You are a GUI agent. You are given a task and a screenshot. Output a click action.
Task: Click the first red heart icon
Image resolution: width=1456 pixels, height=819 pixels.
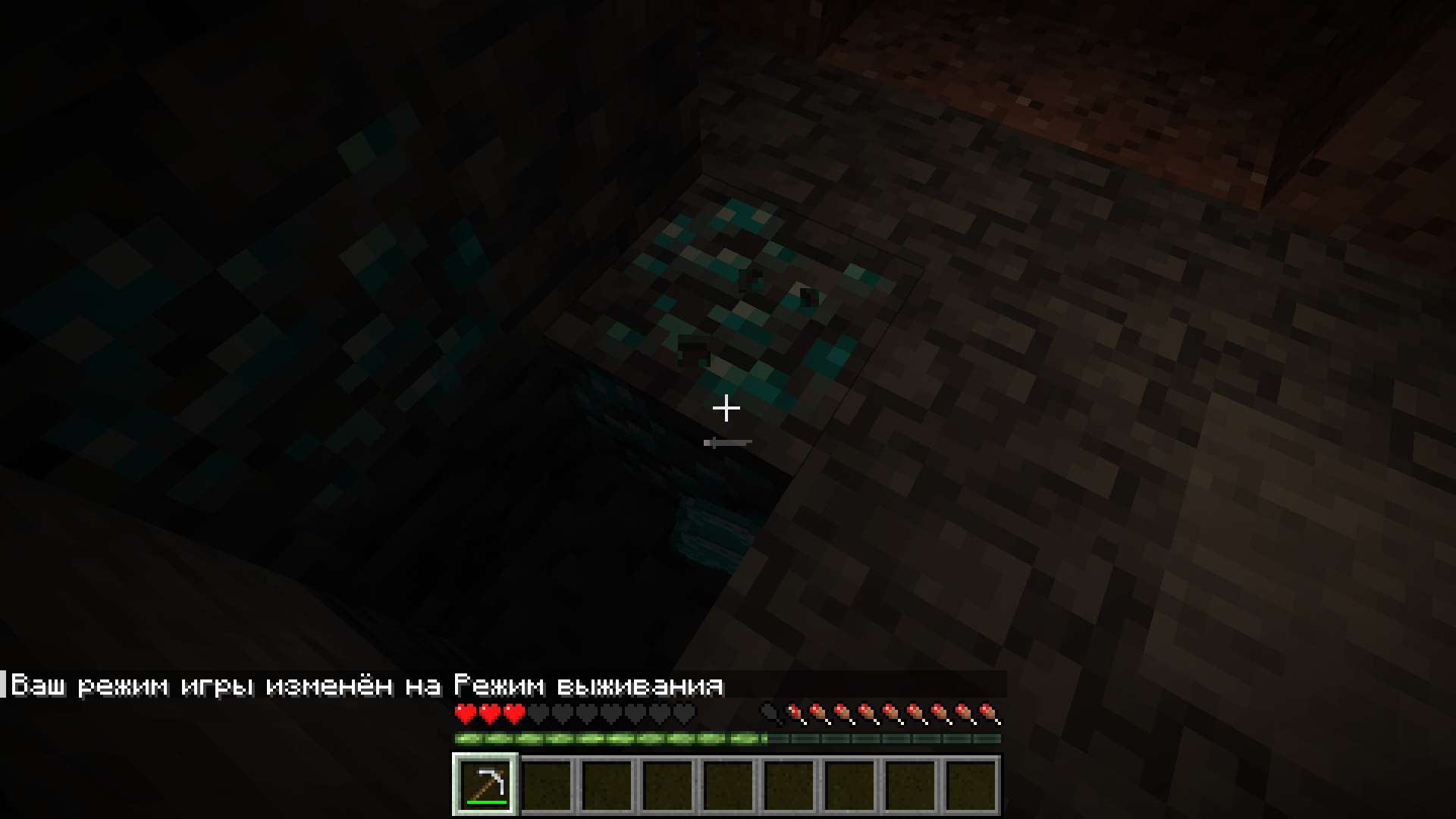pos(465,713)
